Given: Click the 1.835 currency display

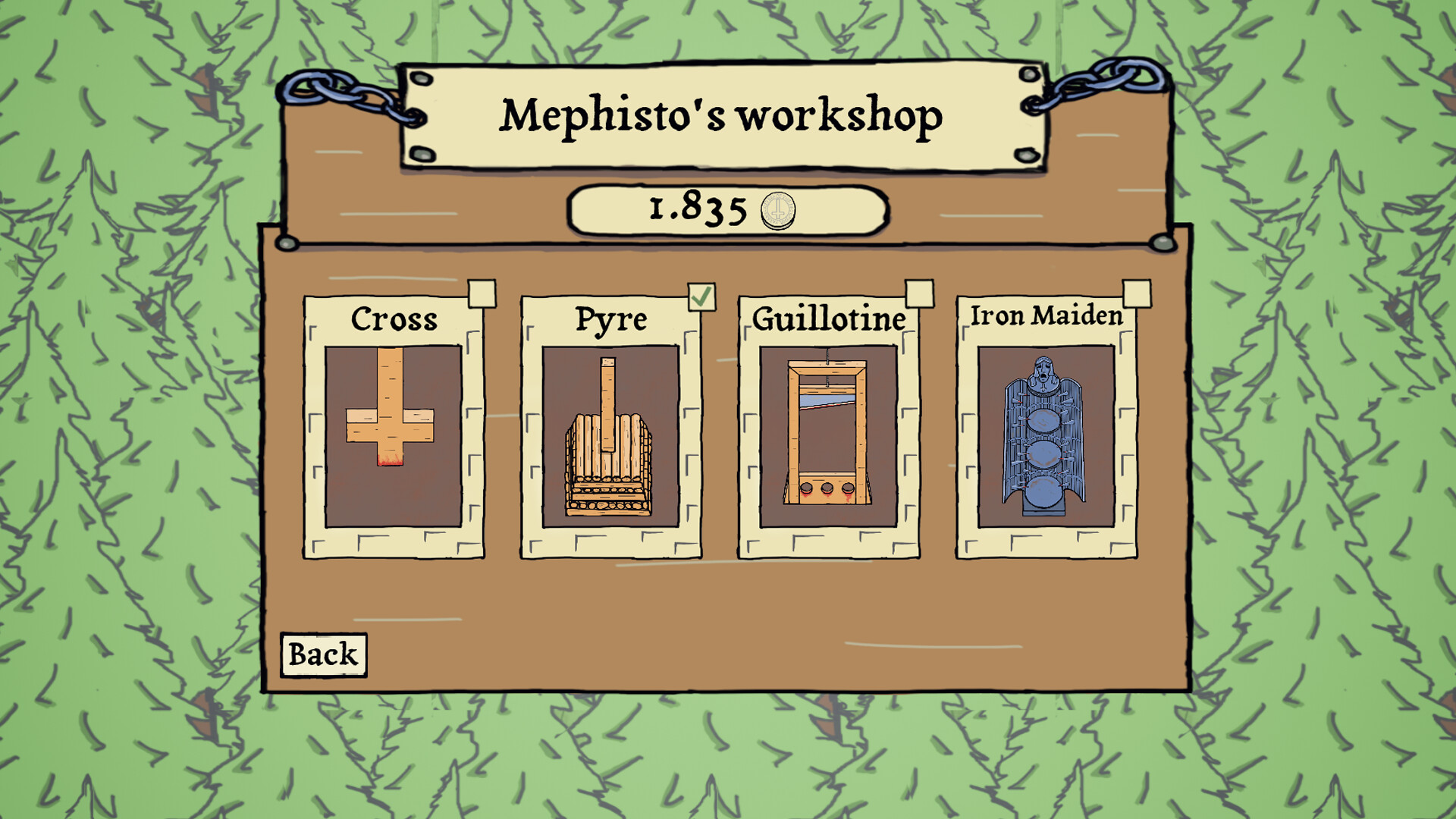Looking at the screenshot, I should [728, 211].
